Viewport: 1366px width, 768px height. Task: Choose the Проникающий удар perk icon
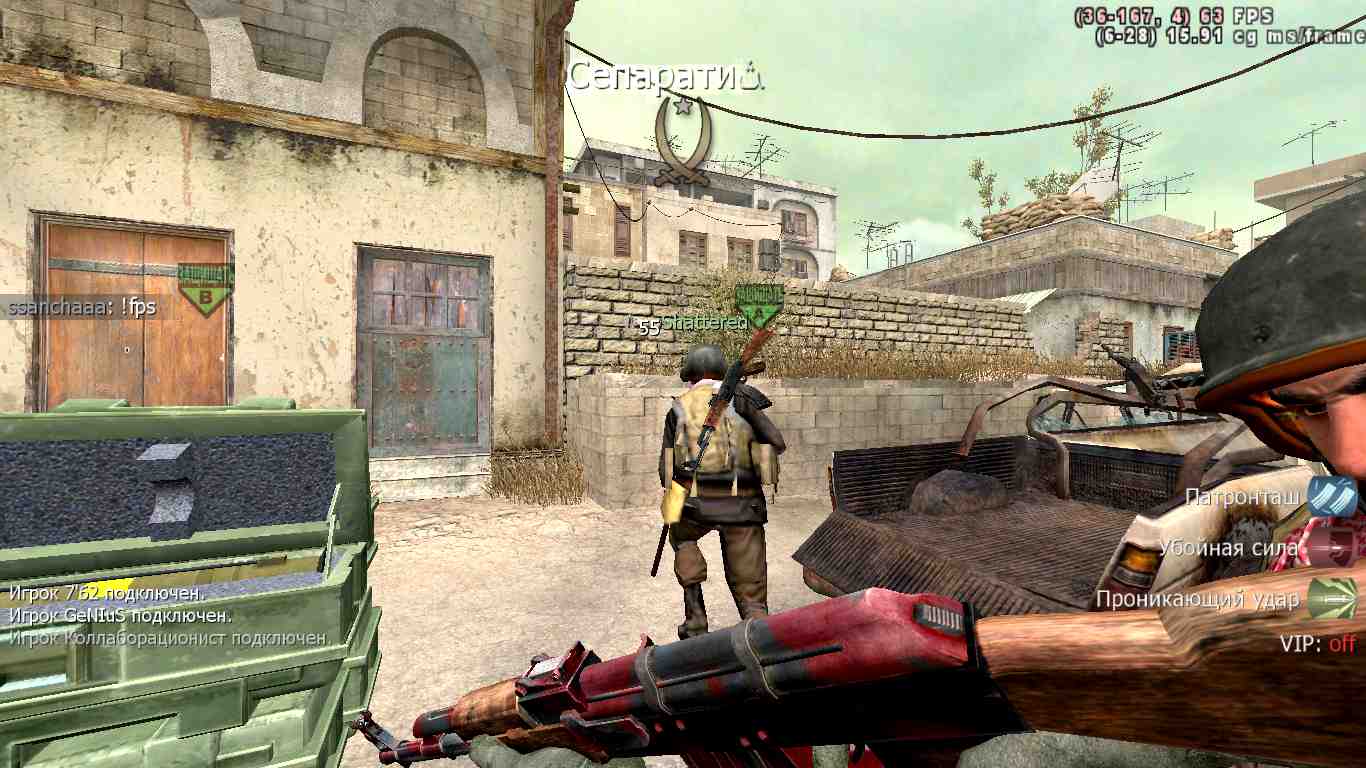pyautogui.click(x=1332, y=598)
